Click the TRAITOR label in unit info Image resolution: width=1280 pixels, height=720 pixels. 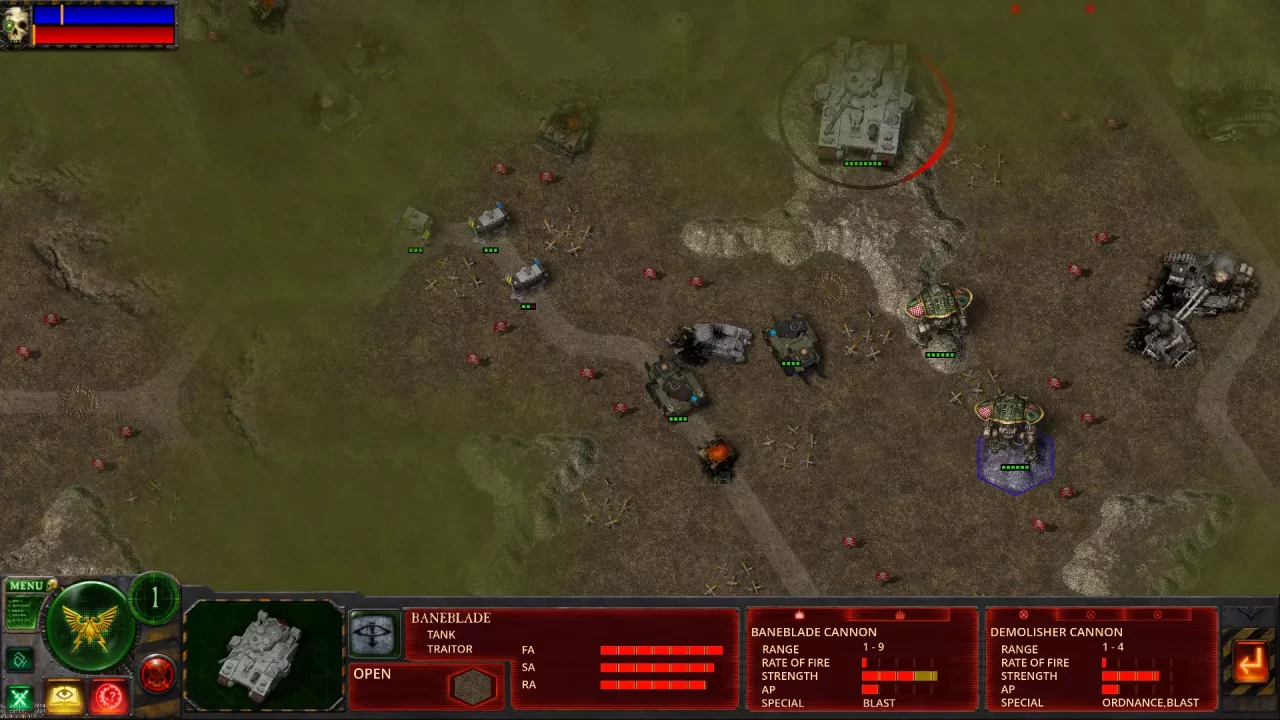click(x=450, y=648)
